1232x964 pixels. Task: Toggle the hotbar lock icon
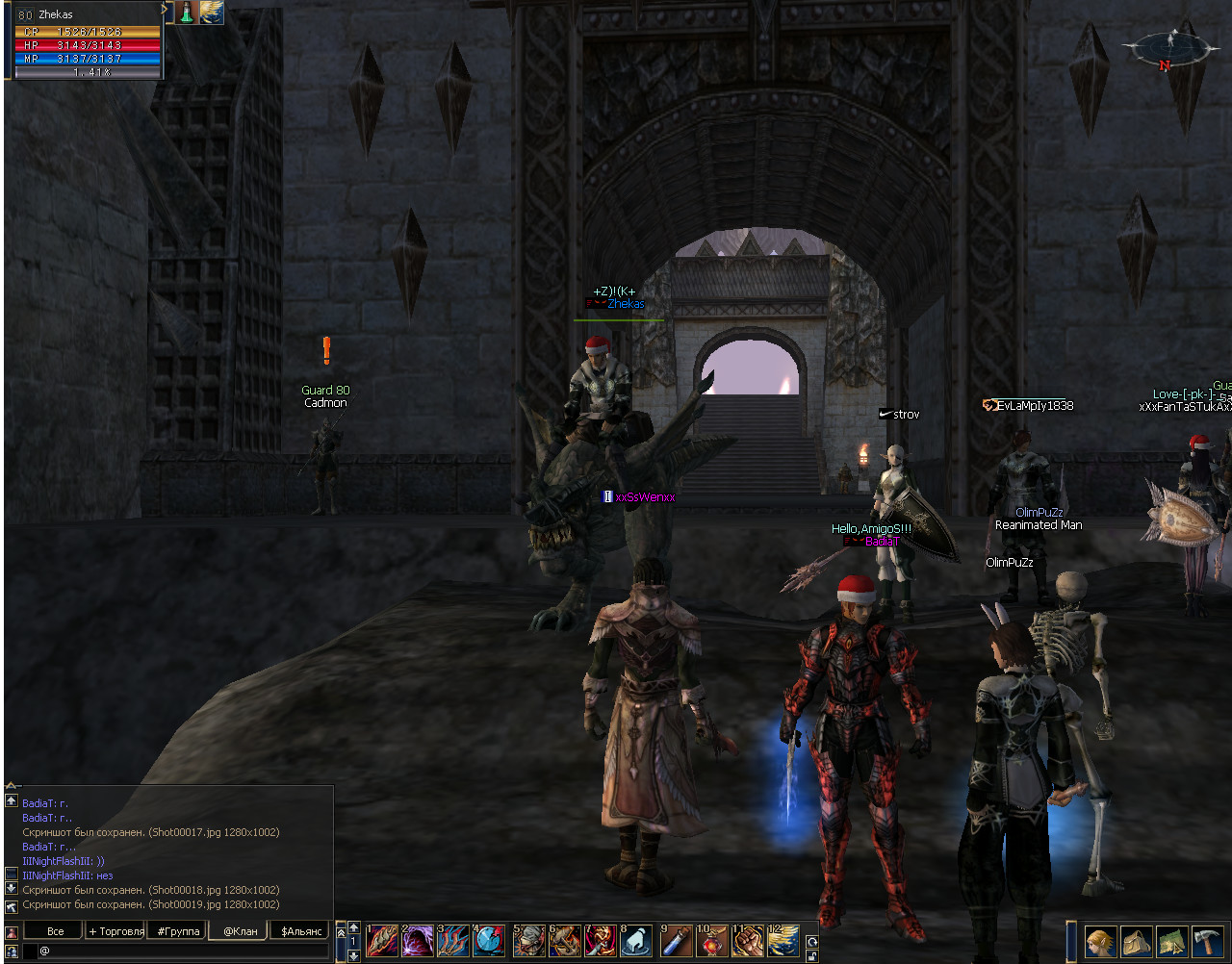812,955
